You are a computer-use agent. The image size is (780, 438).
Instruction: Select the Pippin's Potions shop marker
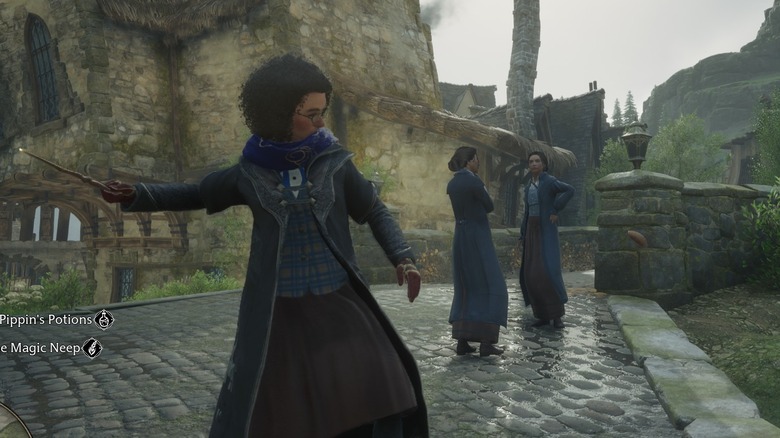pyautogui.click(x=104, y=319)
